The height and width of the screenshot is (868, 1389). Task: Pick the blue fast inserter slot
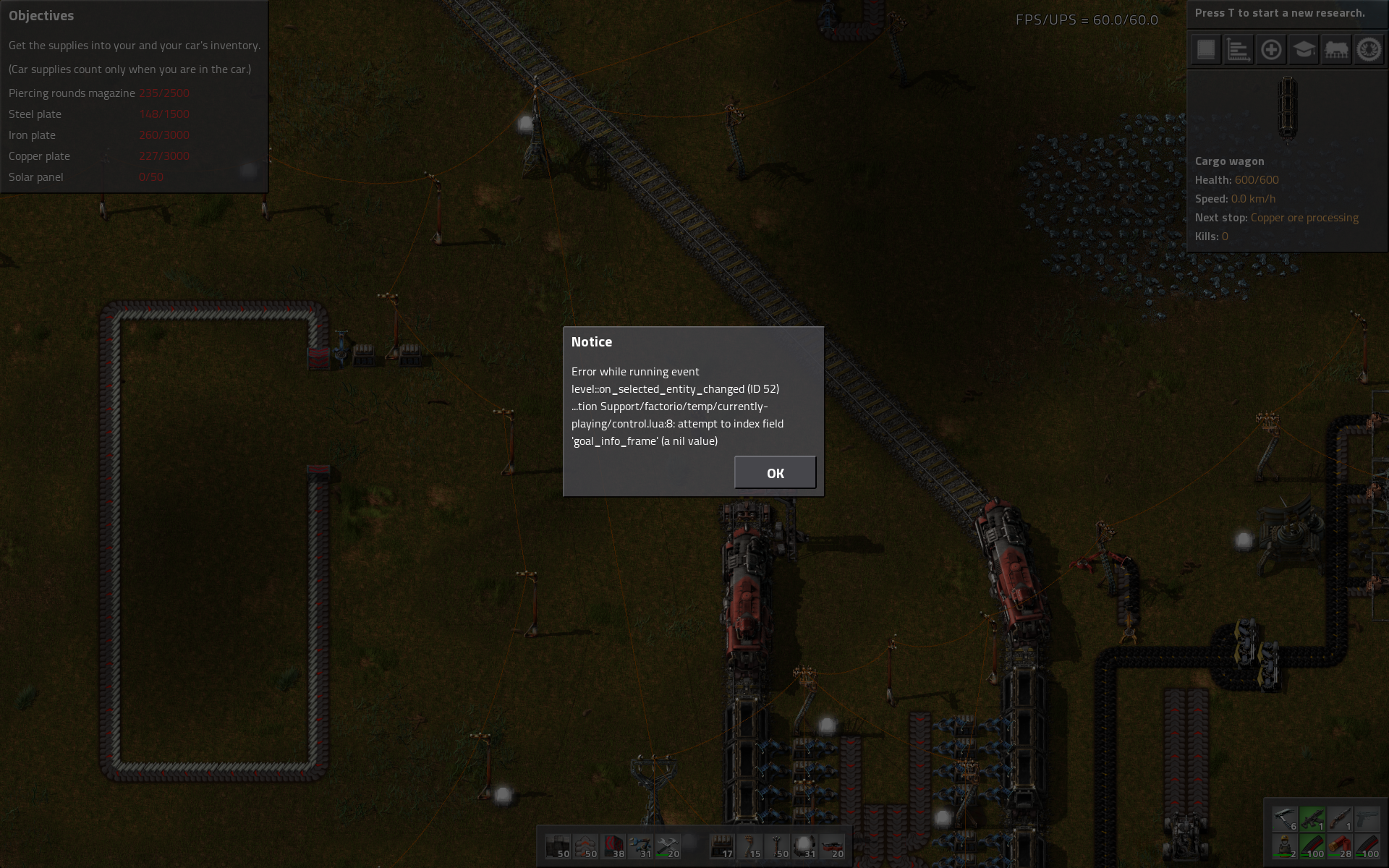(x=640, y=846)
